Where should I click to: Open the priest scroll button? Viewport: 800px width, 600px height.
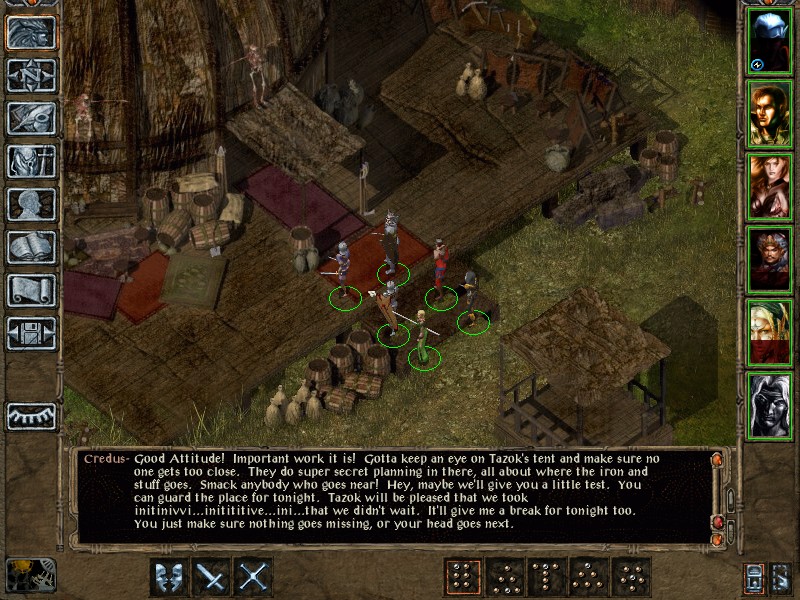click(x=31, y=290)
